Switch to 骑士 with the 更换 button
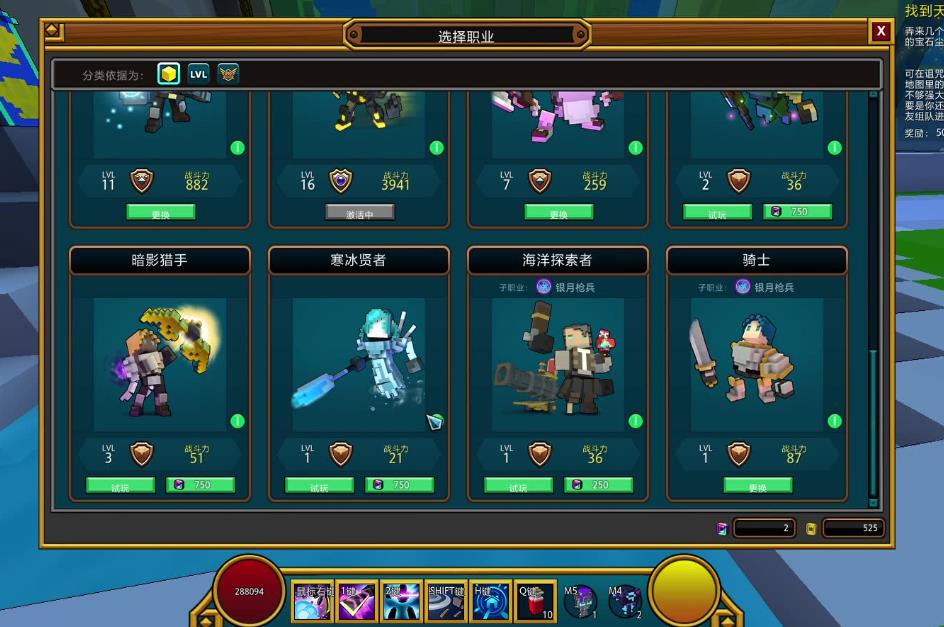944x627 pixels. pyautogui.click(x=757, y=486)
